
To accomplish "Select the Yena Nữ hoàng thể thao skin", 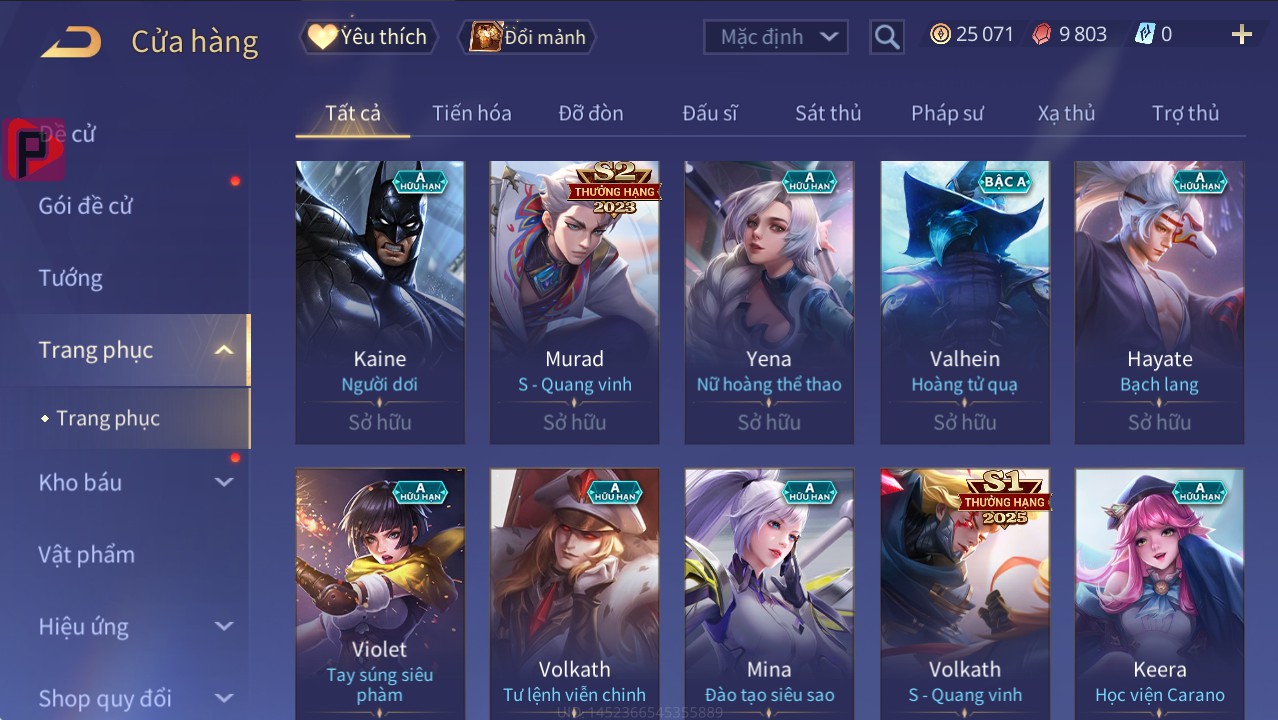I will point(769,301).
